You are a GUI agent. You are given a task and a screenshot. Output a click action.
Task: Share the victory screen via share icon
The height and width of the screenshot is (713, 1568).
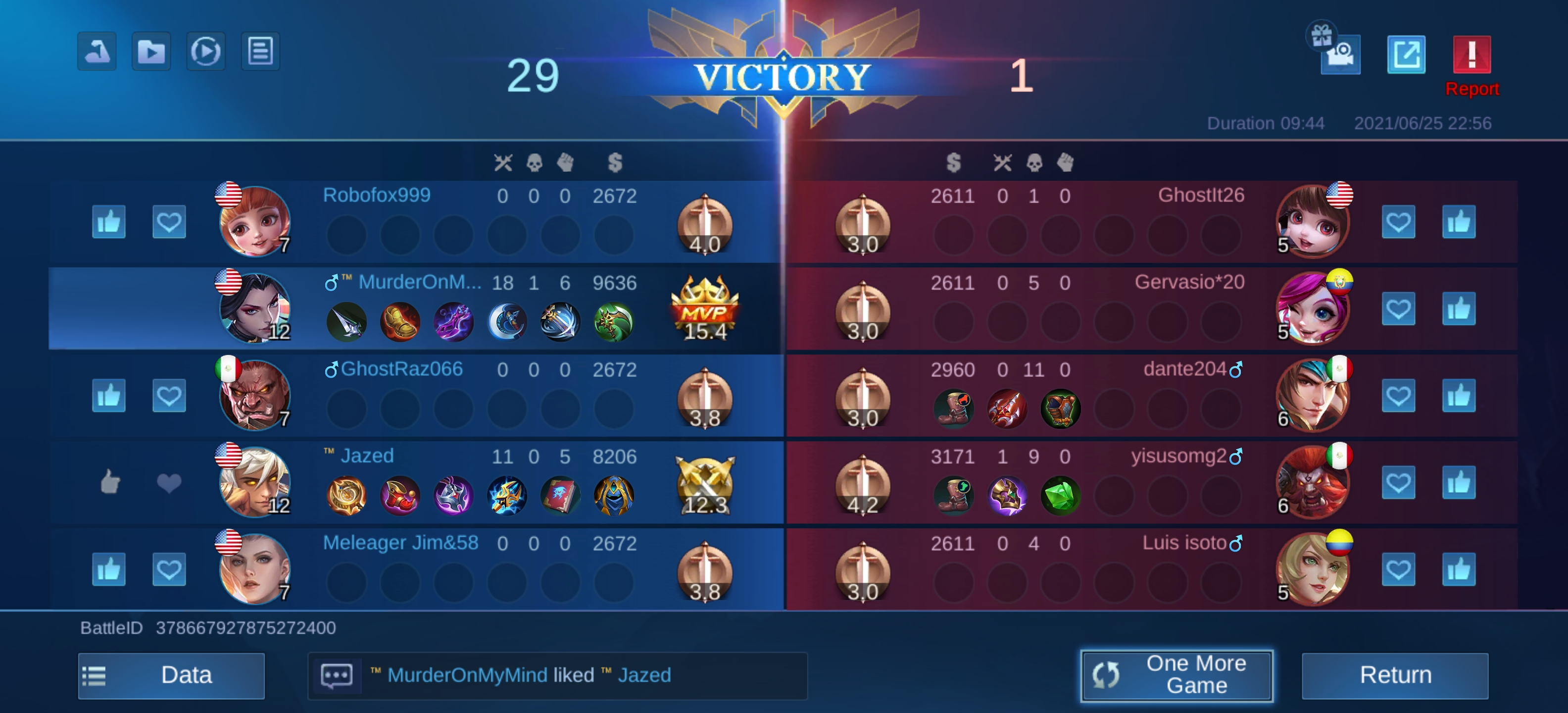coord(1406,53)
